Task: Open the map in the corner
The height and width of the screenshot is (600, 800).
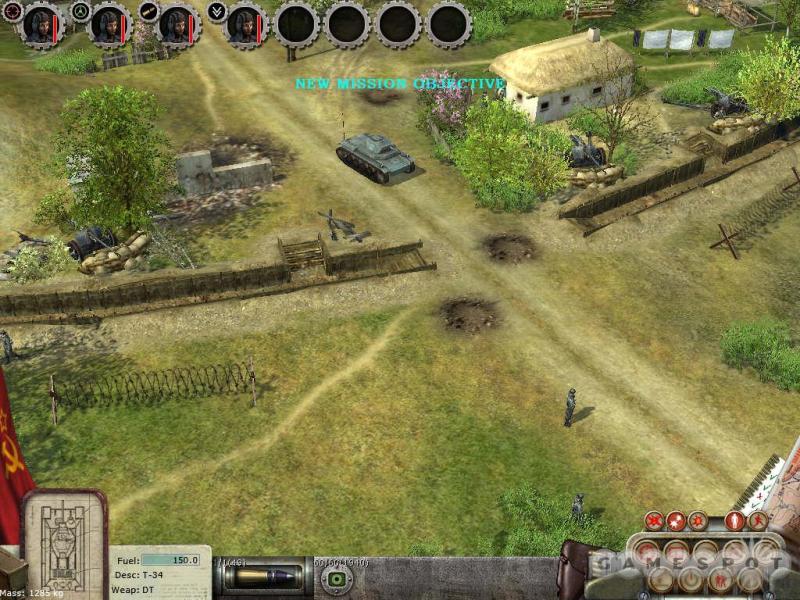Action: tap(775, 490)
